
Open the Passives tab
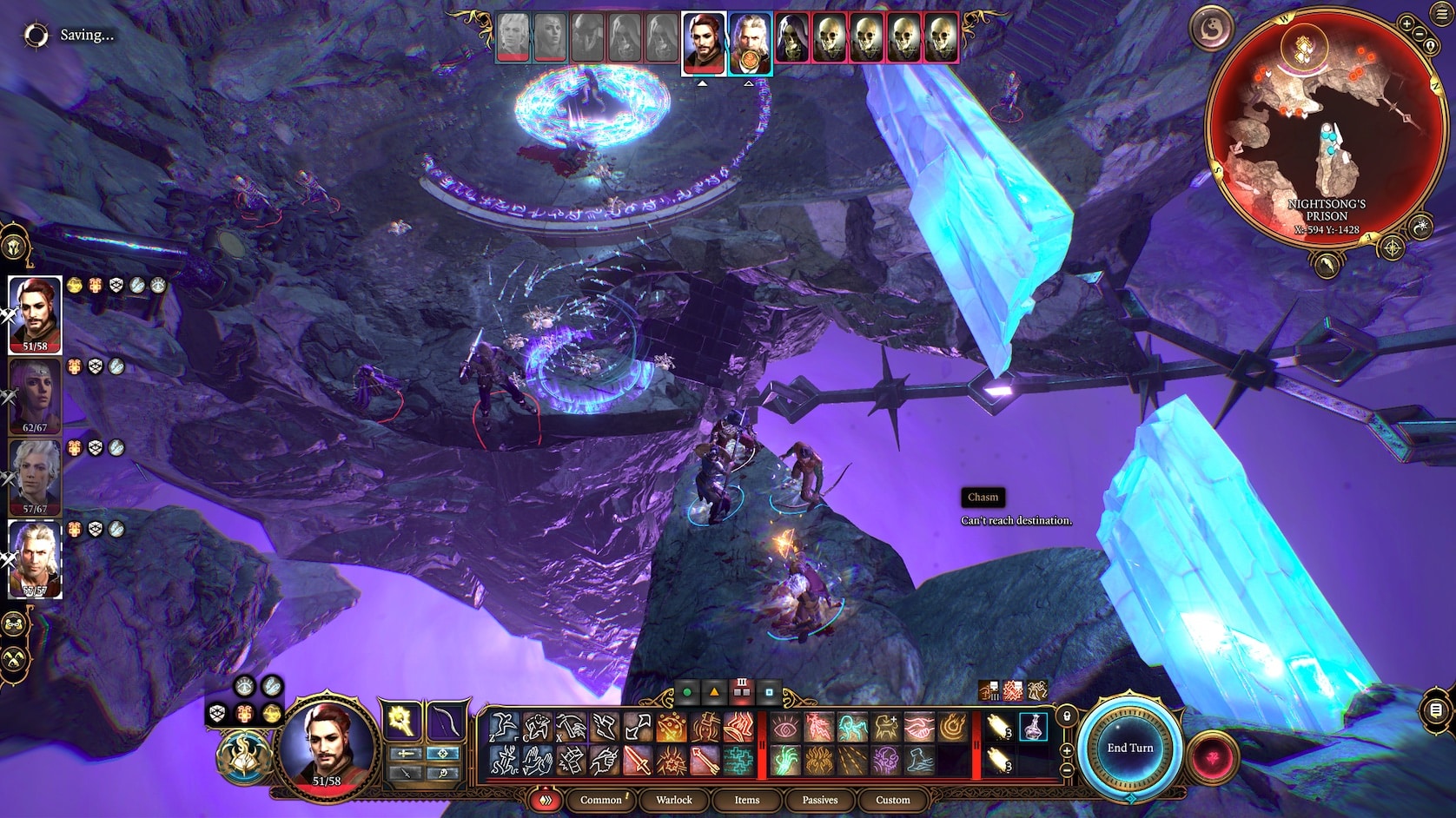click(819, 800)
